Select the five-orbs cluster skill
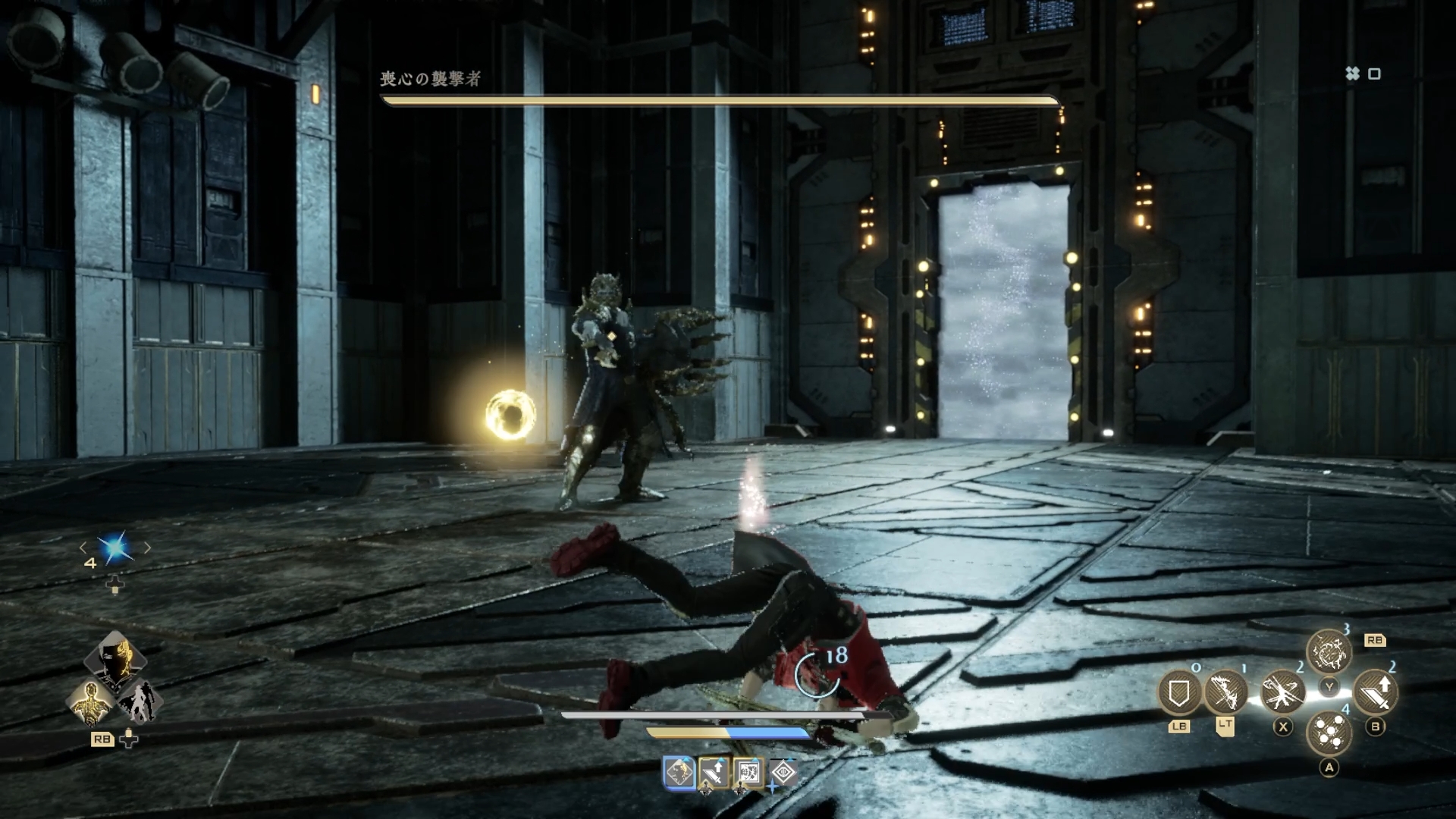The width and height of the screenshot is (1456, 819). 1329,733
